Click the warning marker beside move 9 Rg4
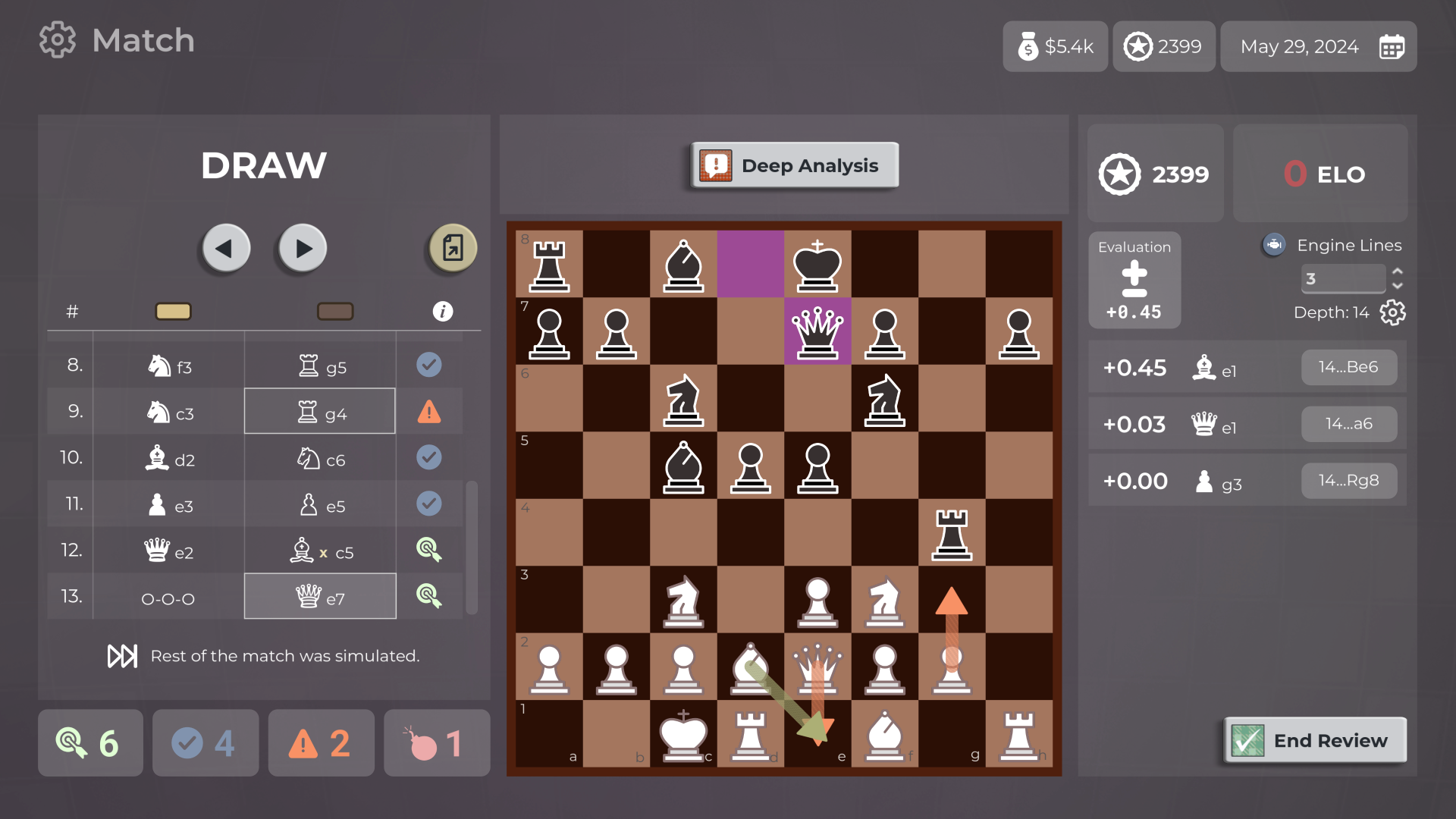Image resolution: width=1456 pixels, height=819 pixels. [430, 411]
